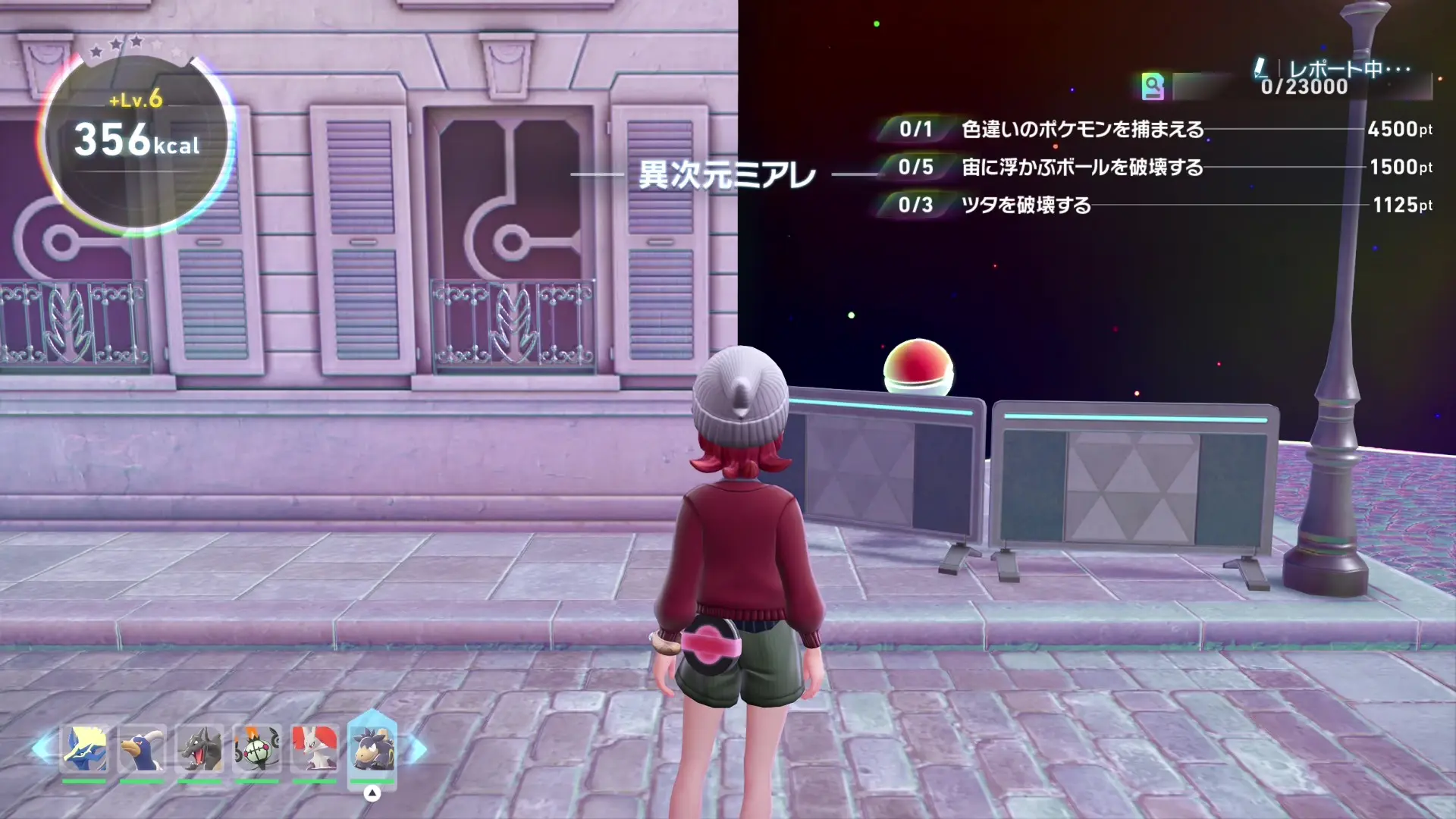The height and width of the screenshot is (819, 1456).
Task: Select the 宙に浮かぶボールを破壊する mission row
Action: (x=1081, y=168)
